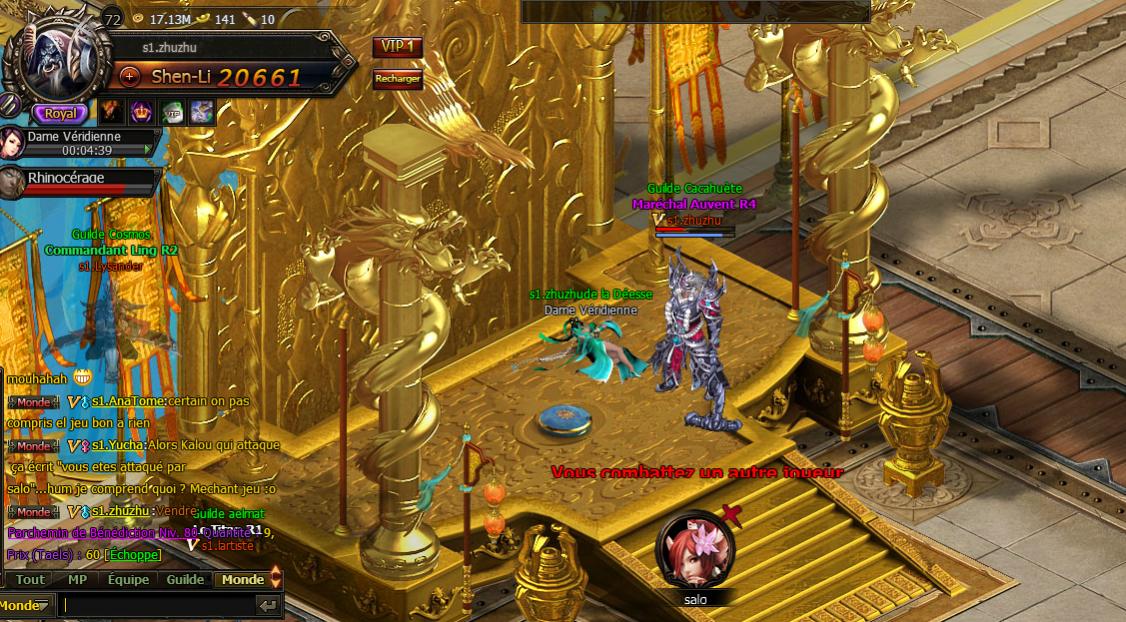The width and height of the screenshot is (1126, 622).
Task: Open the VIP 1 panel
Action: coord(397,47)
